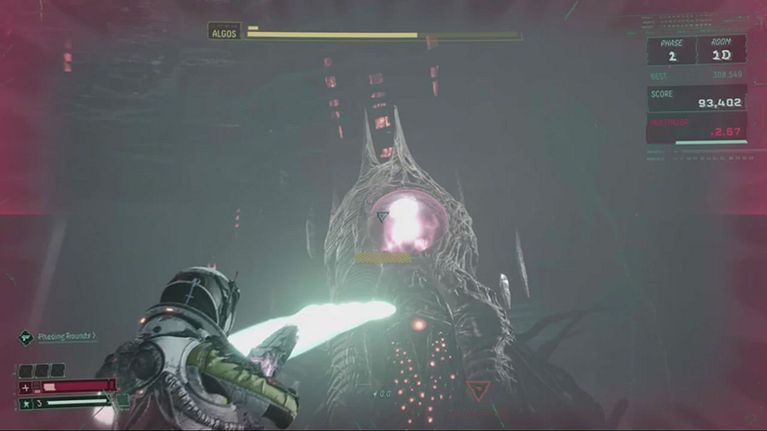767x431 pixels.
Task: Select the Phasing Rounds weapon trait icon
Action: 25,337
